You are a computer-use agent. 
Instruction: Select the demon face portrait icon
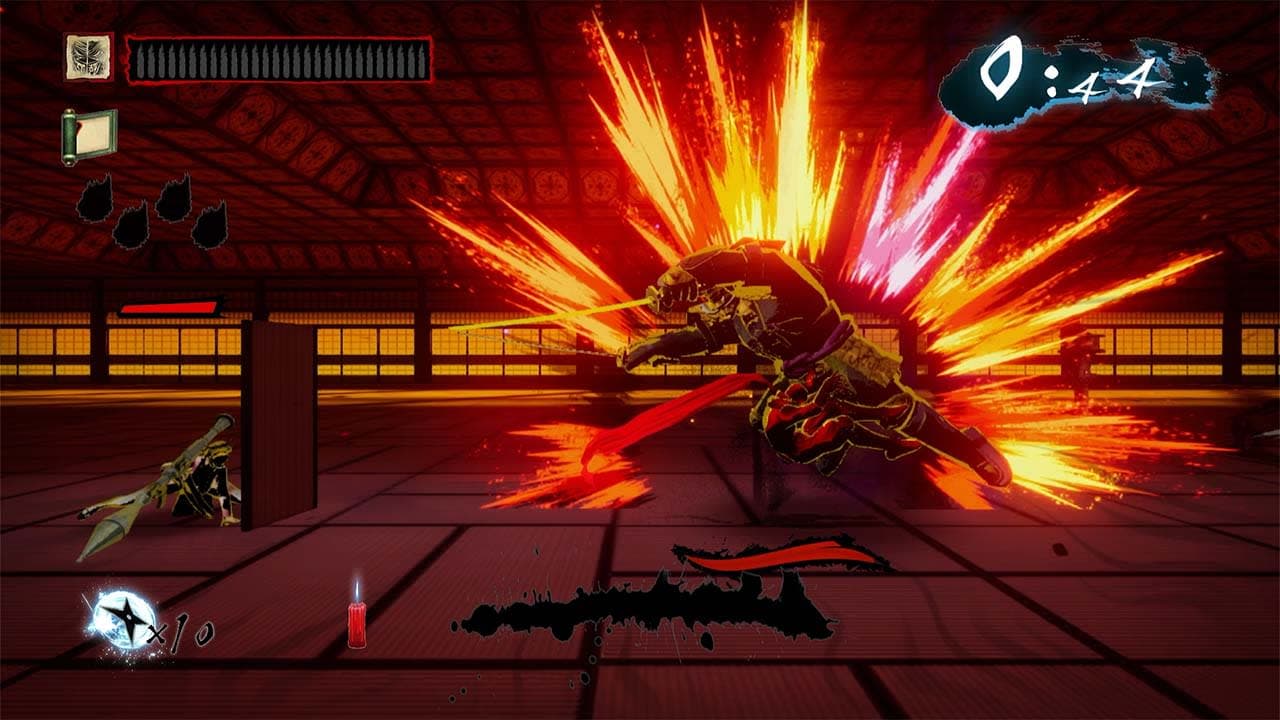pos(88,55)
